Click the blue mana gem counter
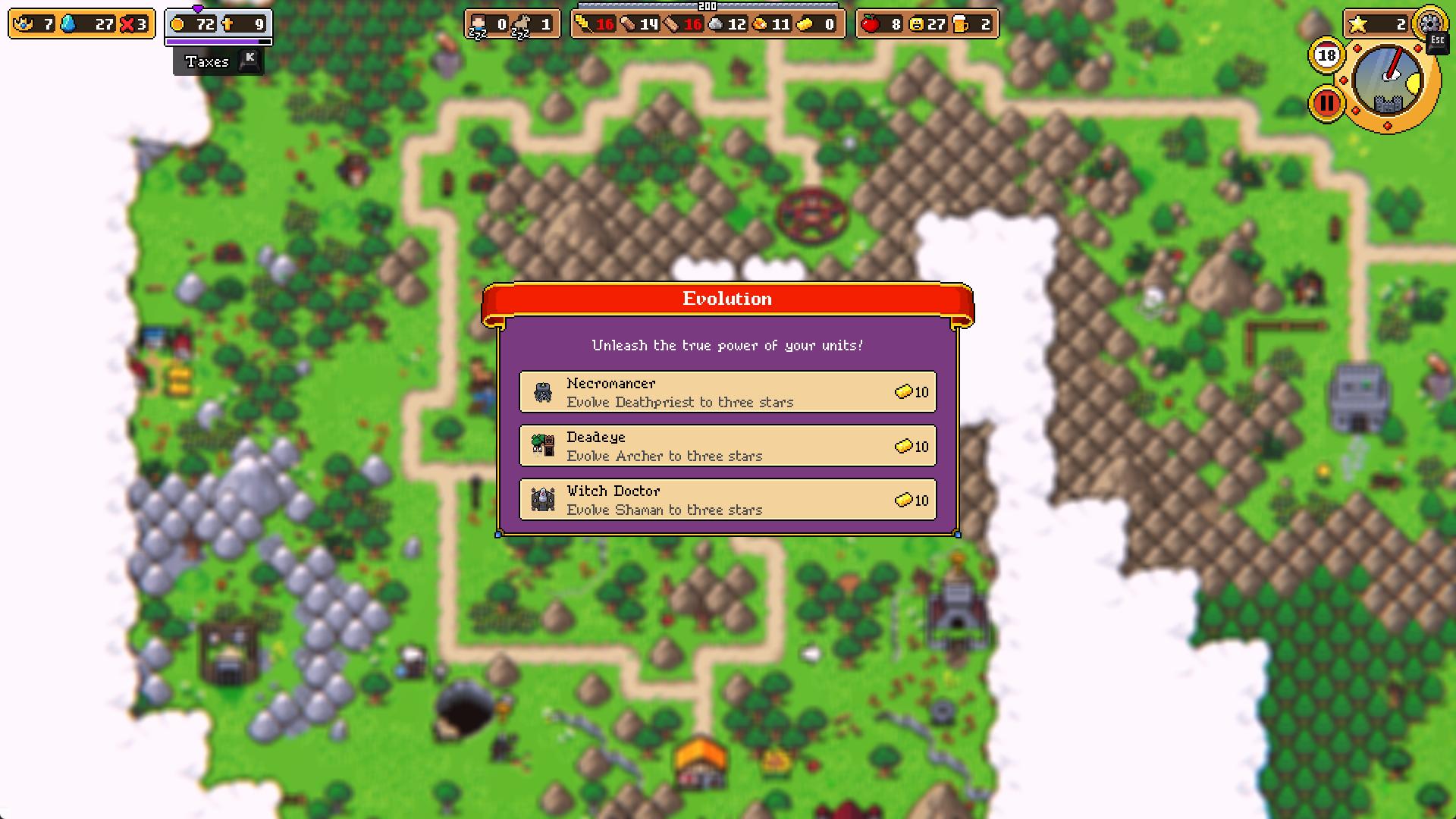The image size is (1456, 819). point(70,24)
